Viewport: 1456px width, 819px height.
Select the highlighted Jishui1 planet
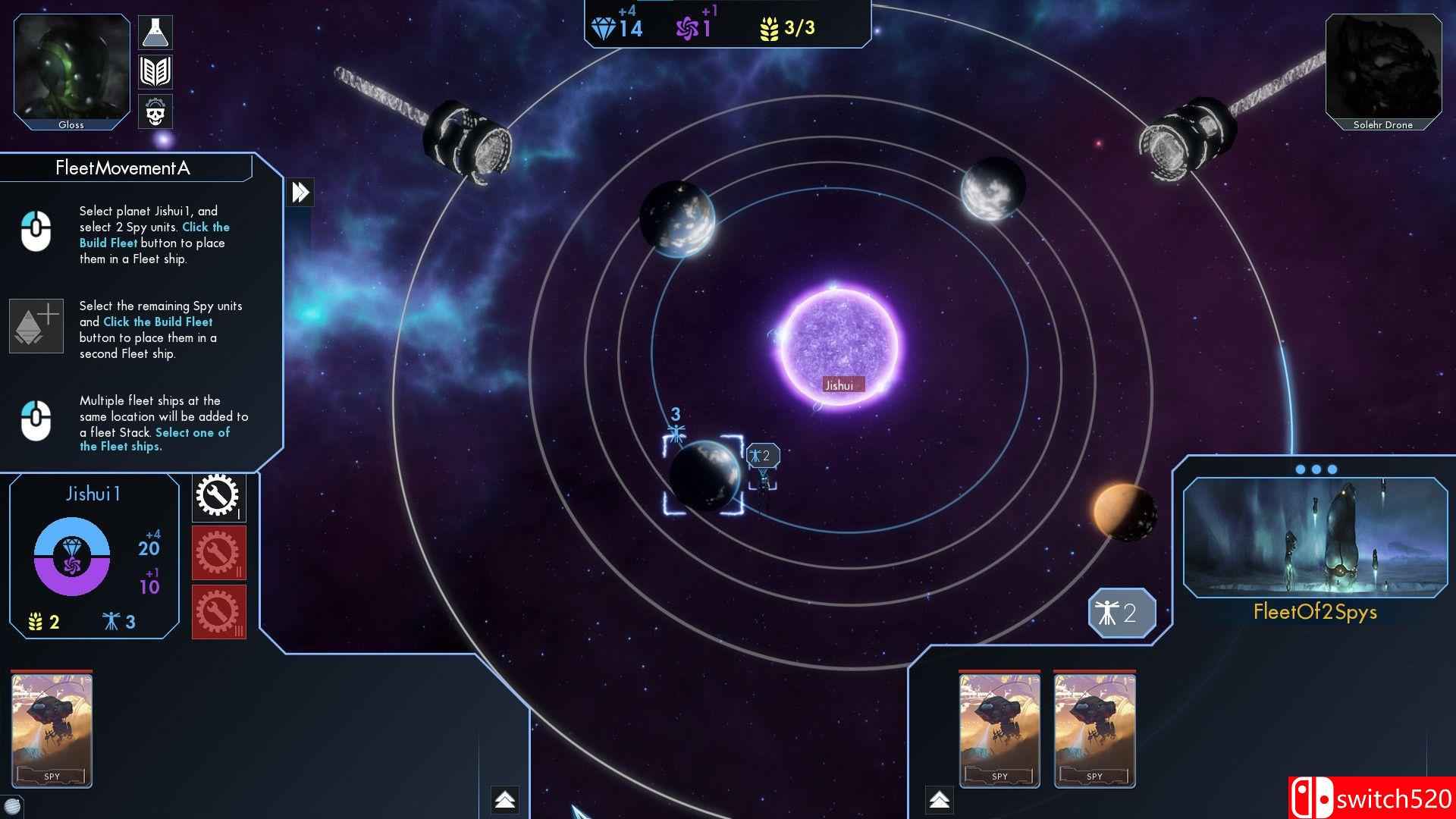click(x=704, y=475)
